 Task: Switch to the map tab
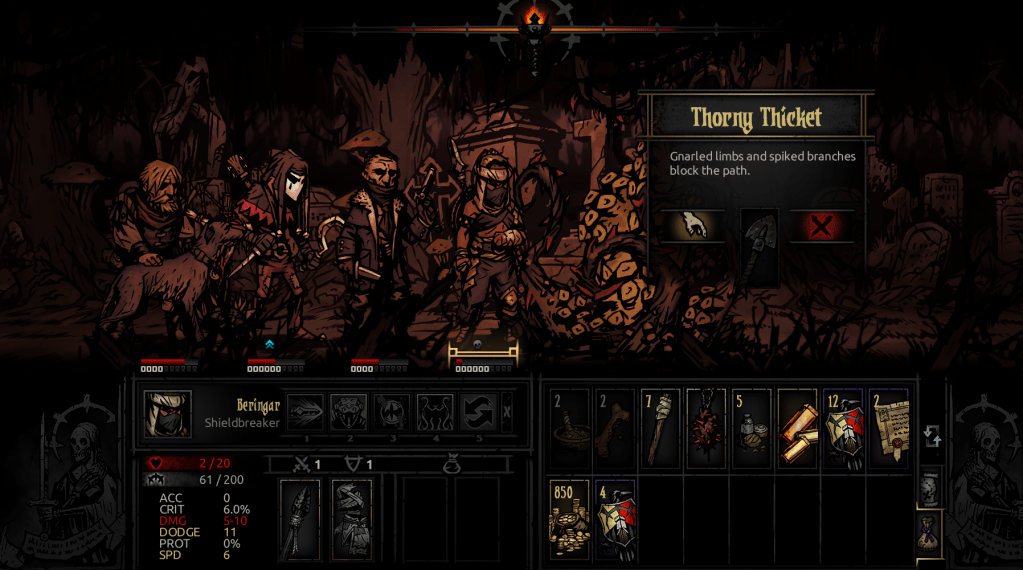tap(929, 487)
